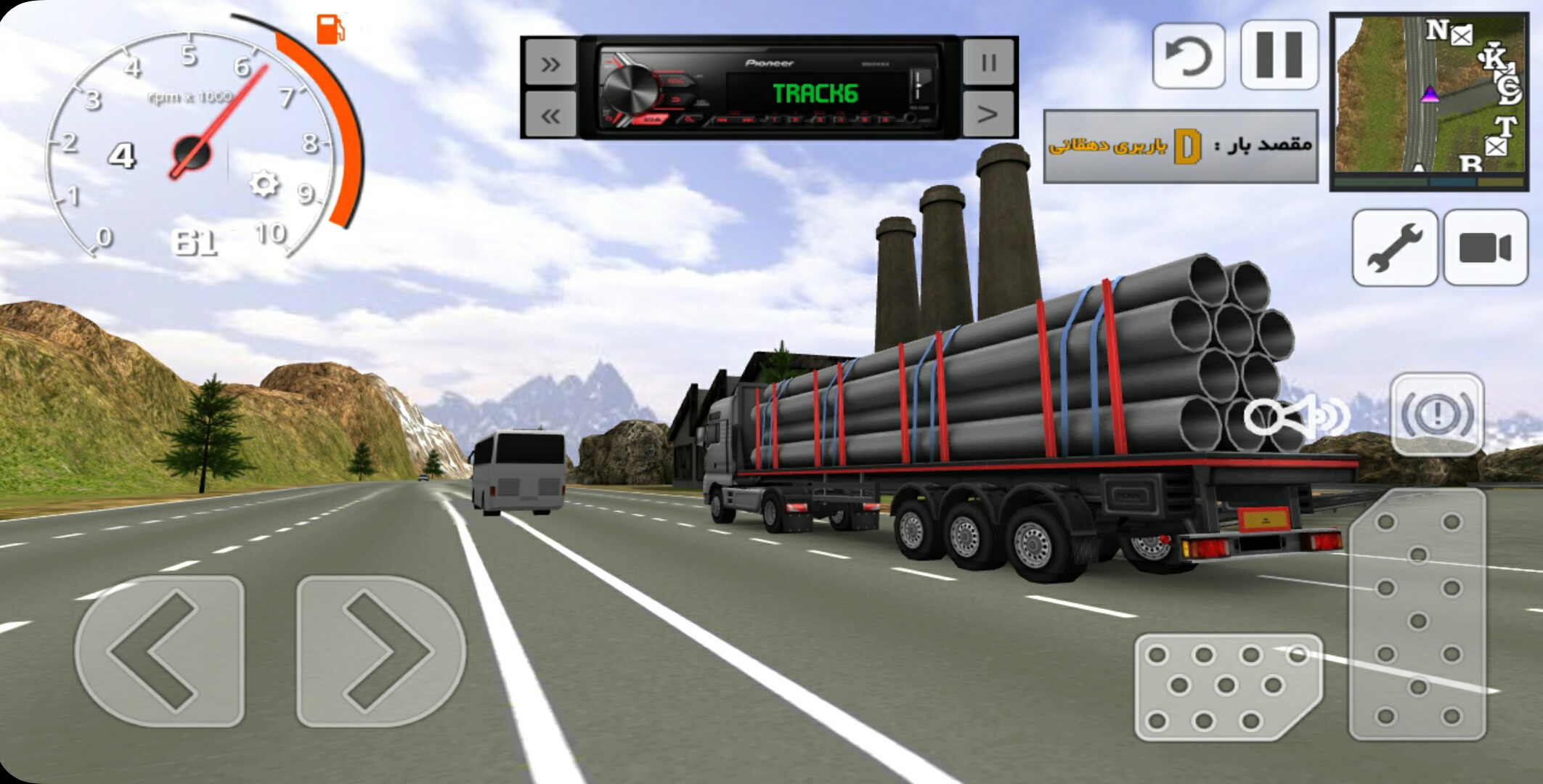
Task: Sound the truck horn
Action: 1296,416
